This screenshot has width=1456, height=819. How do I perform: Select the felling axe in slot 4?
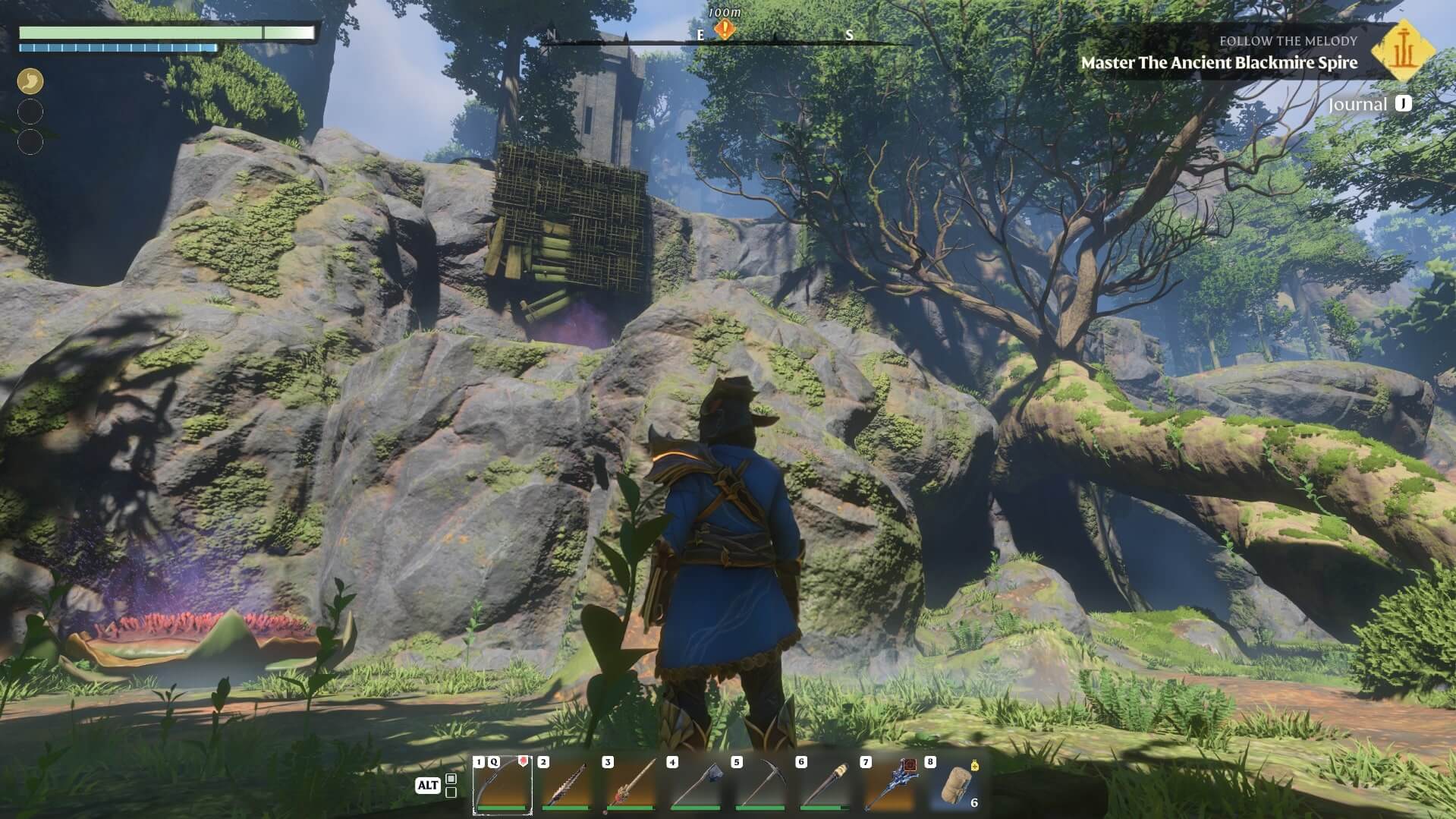click(695, 785)
